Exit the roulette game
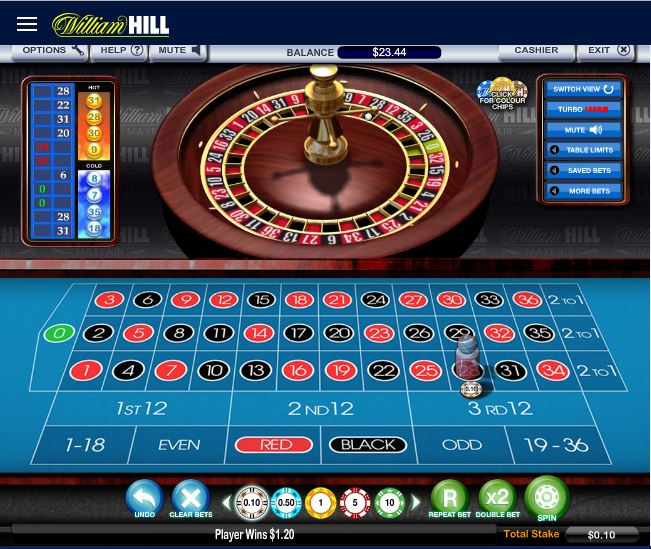 608,50
